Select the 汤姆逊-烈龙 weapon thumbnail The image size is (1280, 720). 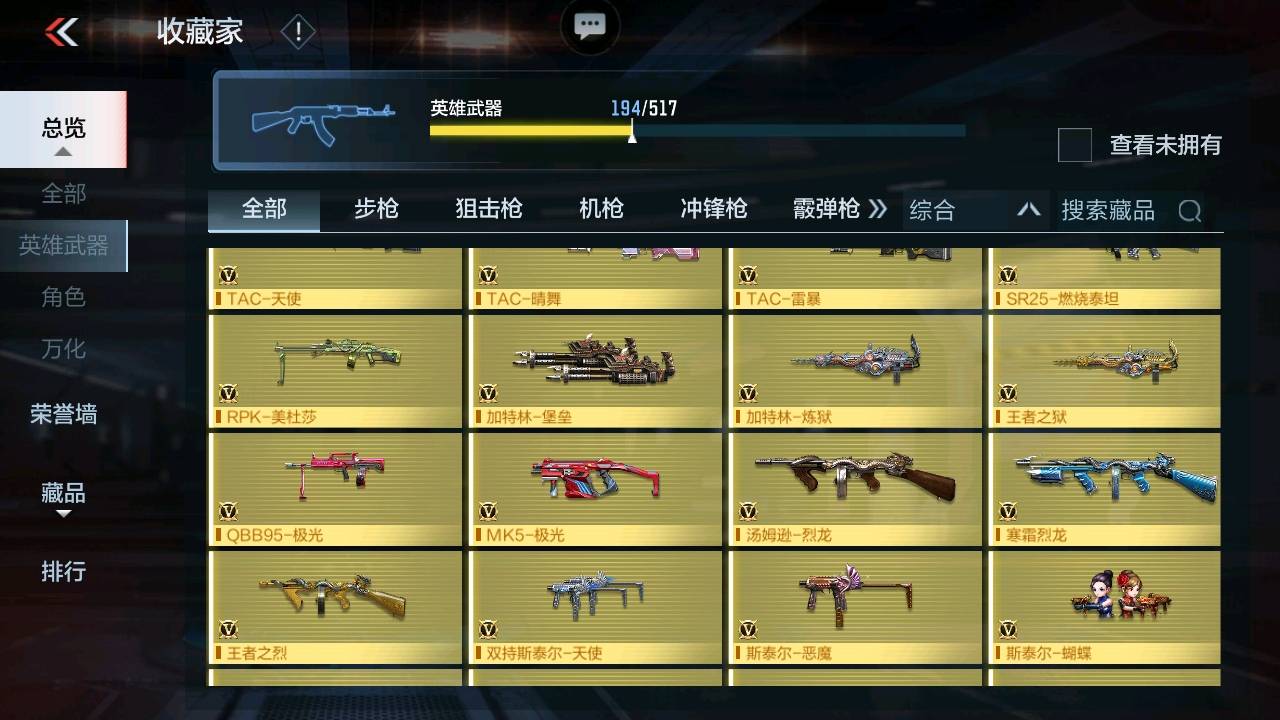(x=853, y=487)
